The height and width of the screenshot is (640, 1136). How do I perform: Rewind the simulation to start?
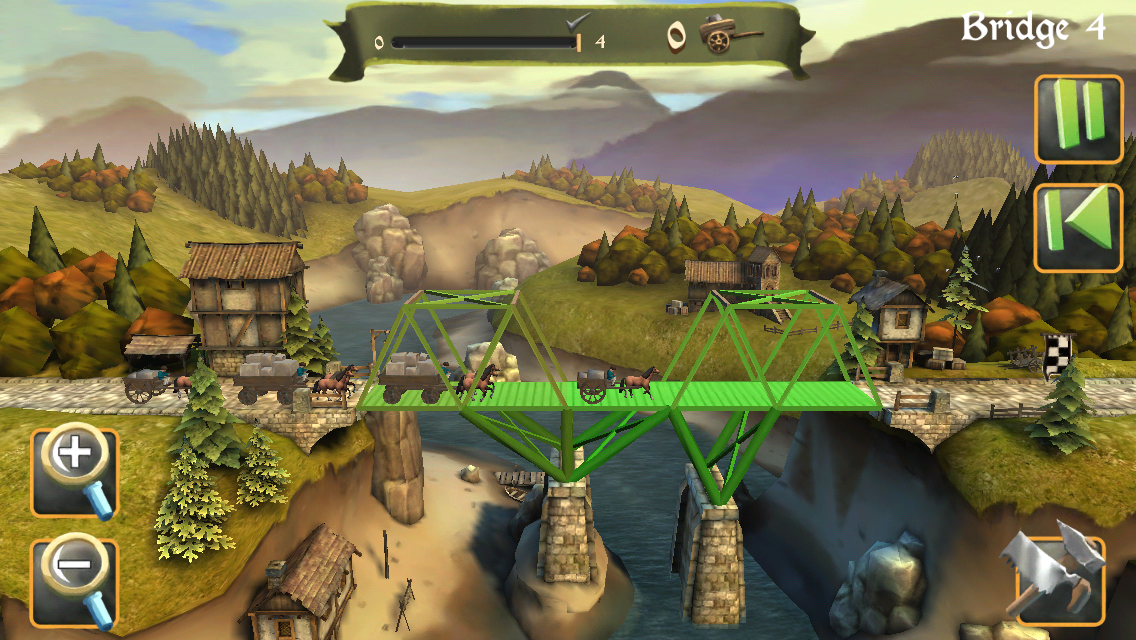coord(1078,227)
